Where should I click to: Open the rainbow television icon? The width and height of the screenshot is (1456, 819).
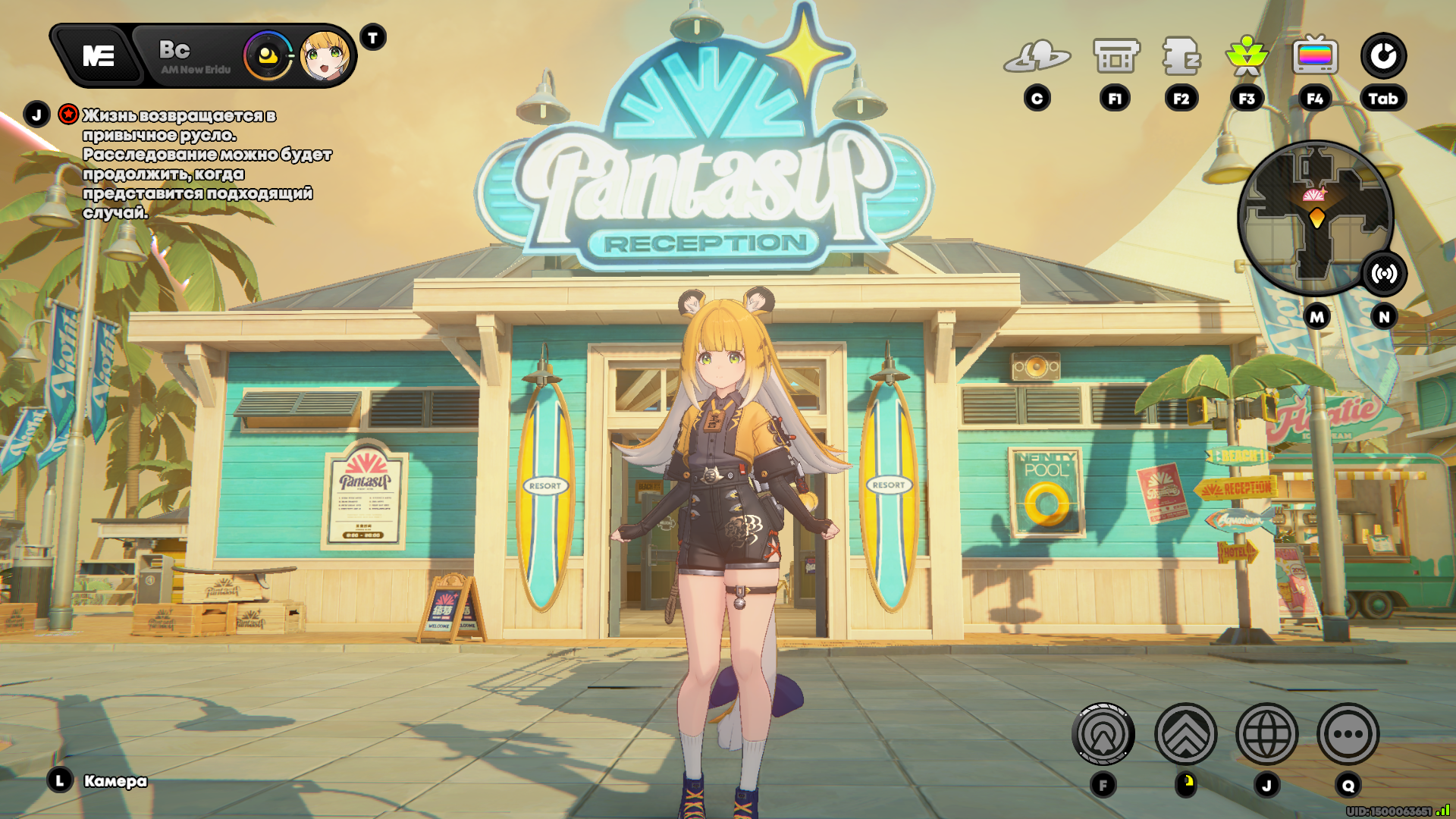(x=1315, y=57)
